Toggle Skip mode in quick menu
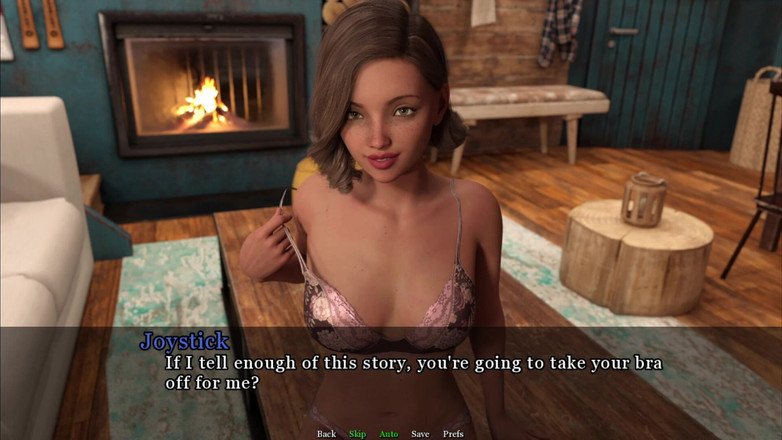This screenshot has height=440, width=782. click(x=357, y=434)
